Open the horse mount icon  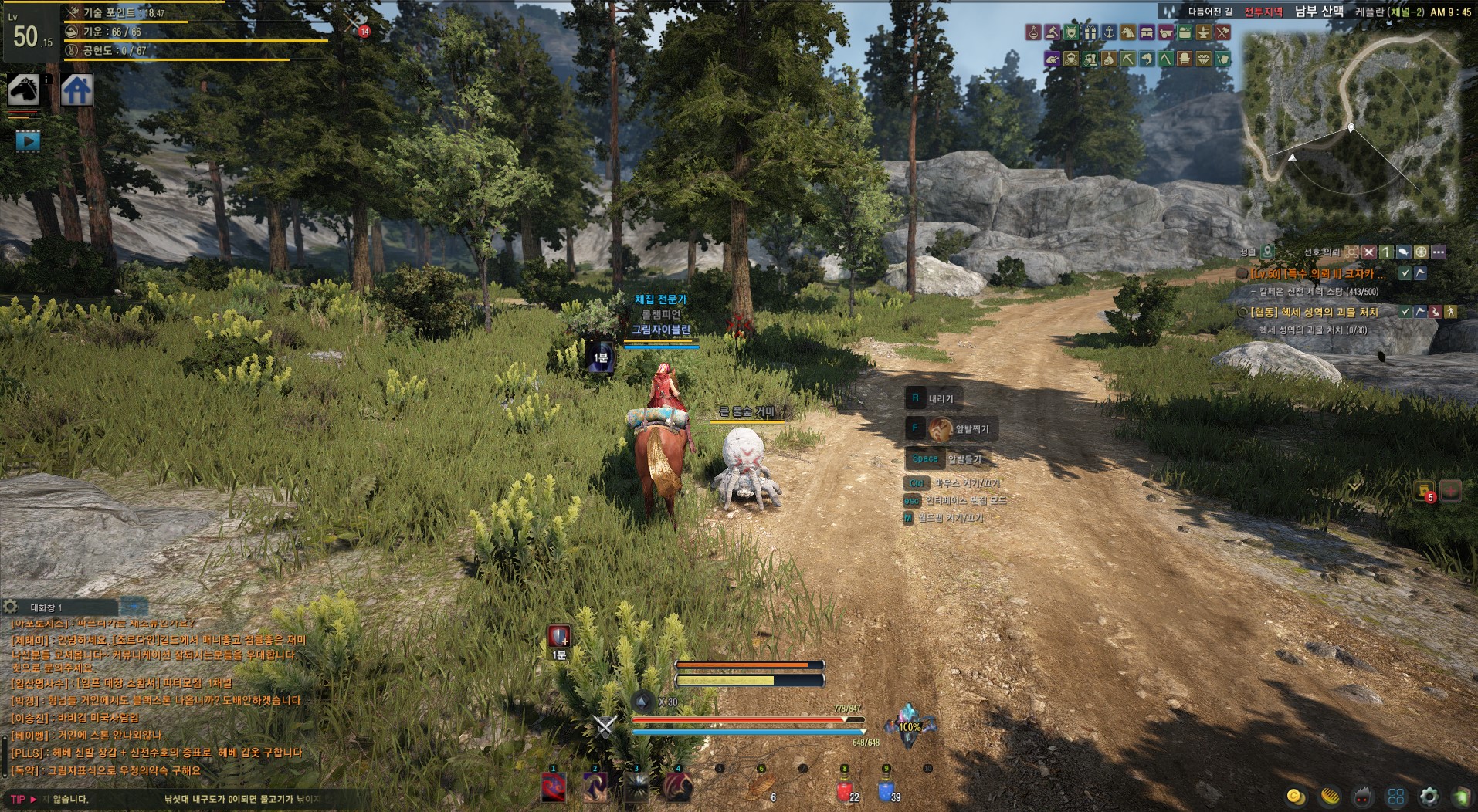click(23, 90)
